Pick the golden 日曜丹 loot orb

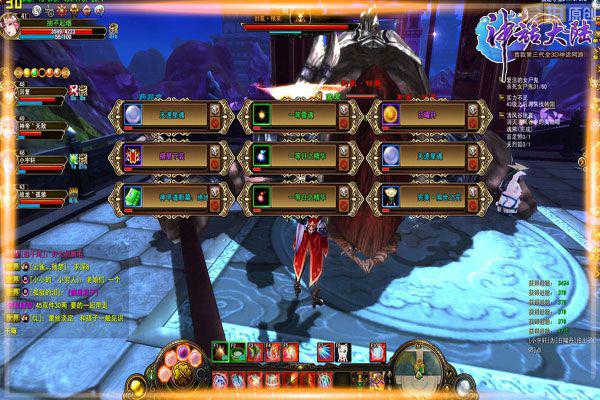[x=390, y=115]
